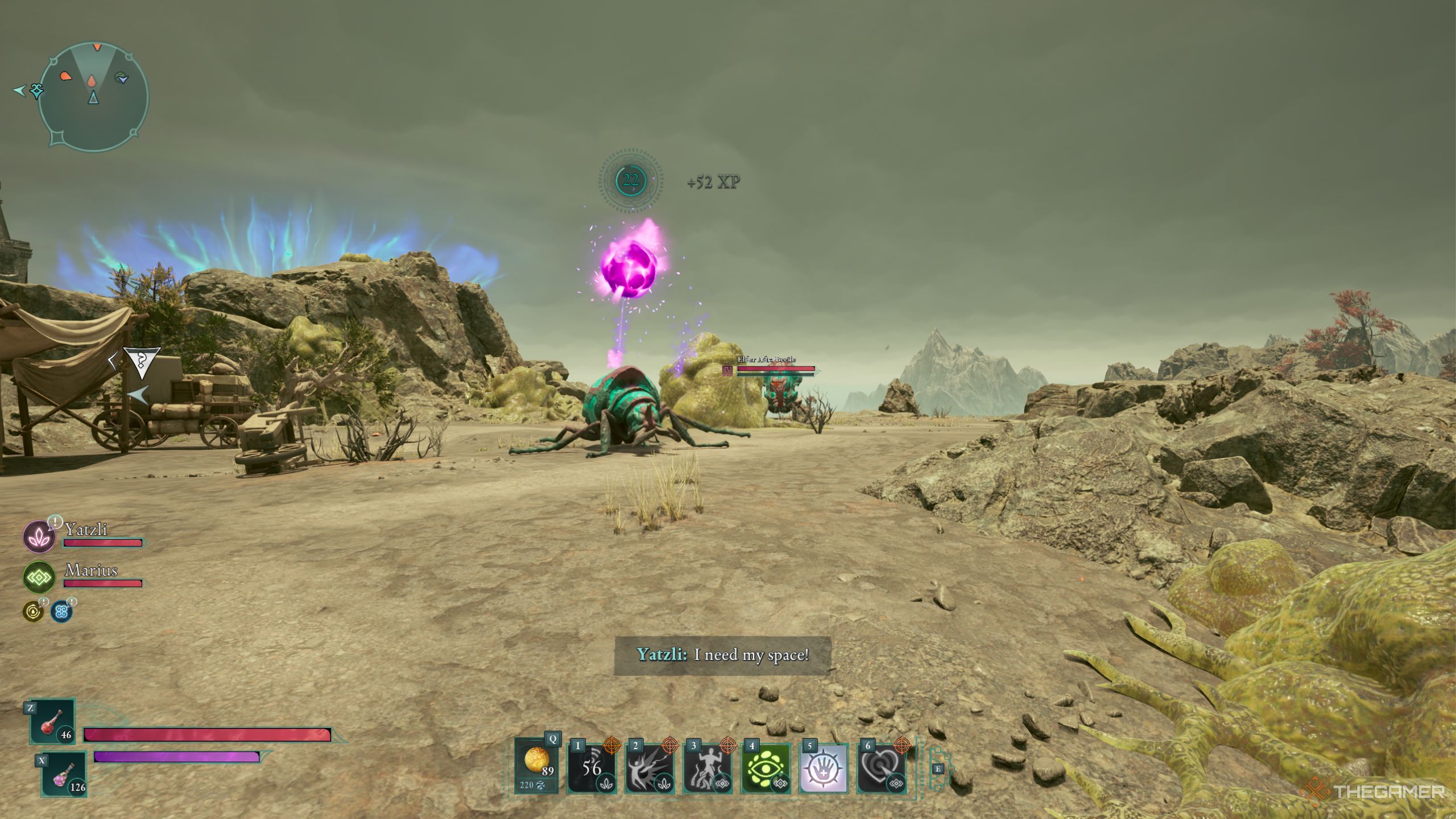Use the golden food item slot
The height and width of the screenshot is (819, 1456).
point(537,763)
